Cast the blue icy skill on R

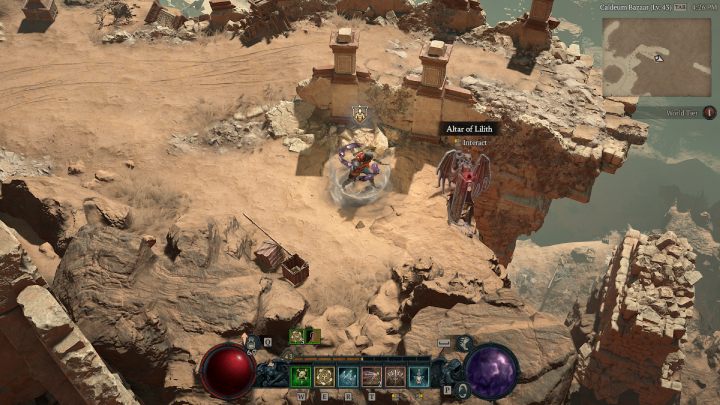coord(348,376)
